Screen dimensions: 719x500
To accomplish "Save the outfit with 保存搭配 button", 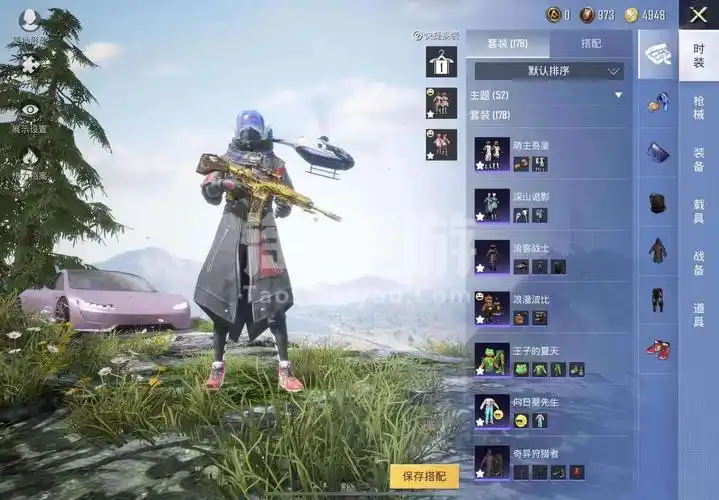I will click(424, 476).
